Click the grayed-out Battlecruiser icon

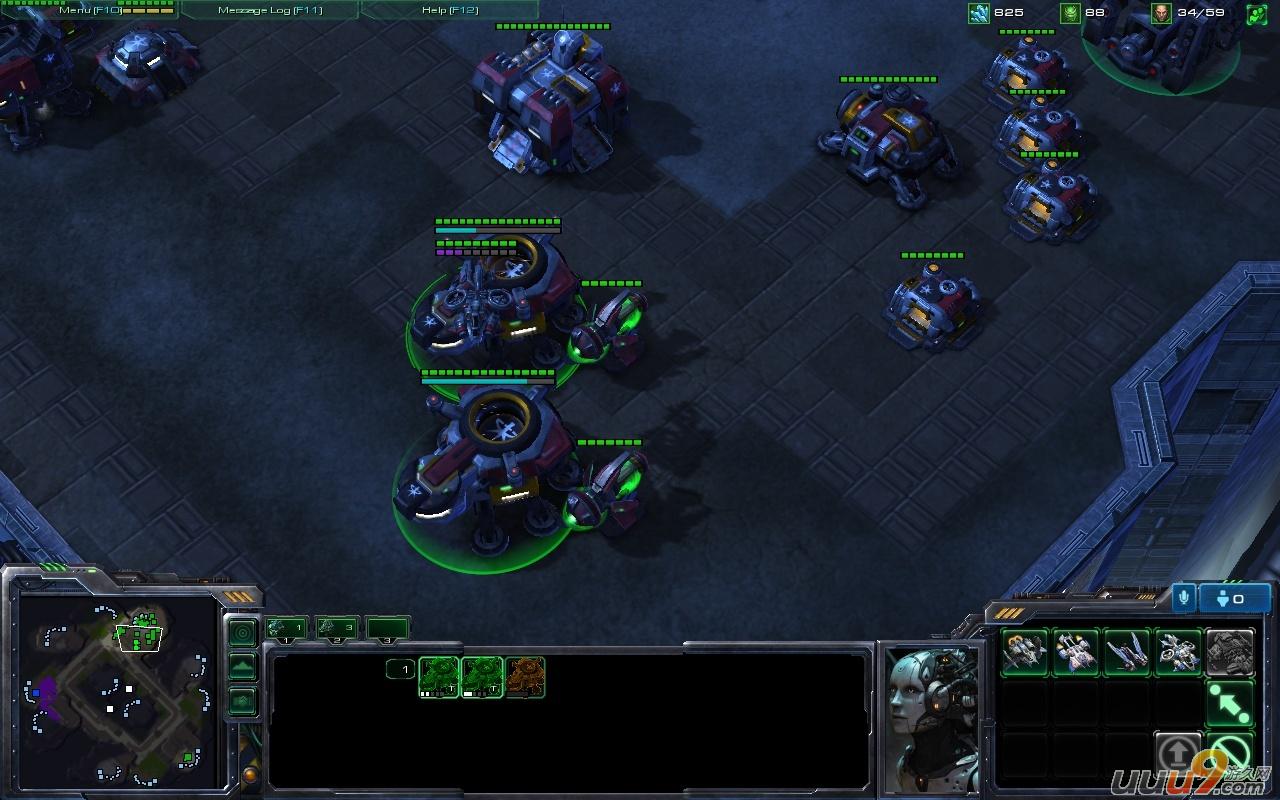(x=1230, y=653)
